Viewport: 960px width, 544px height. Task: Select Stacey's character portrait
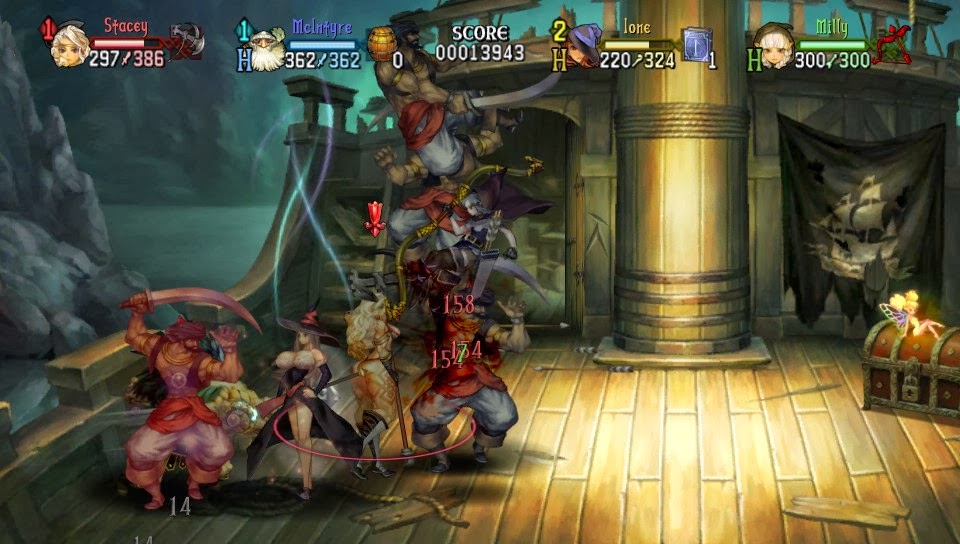[70, 44]
